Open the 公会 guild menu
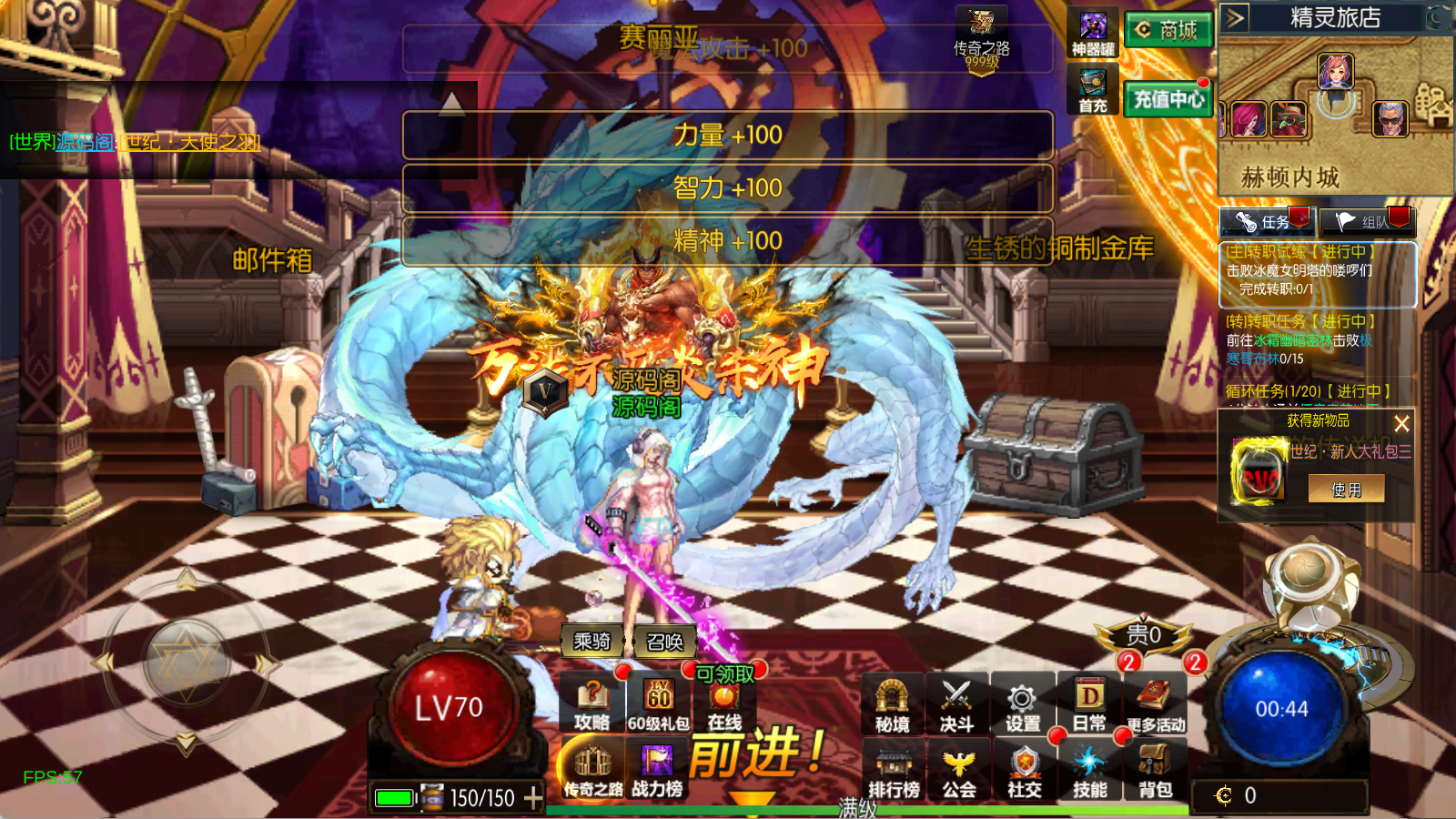1456x819 pixels. pos(958,770)
